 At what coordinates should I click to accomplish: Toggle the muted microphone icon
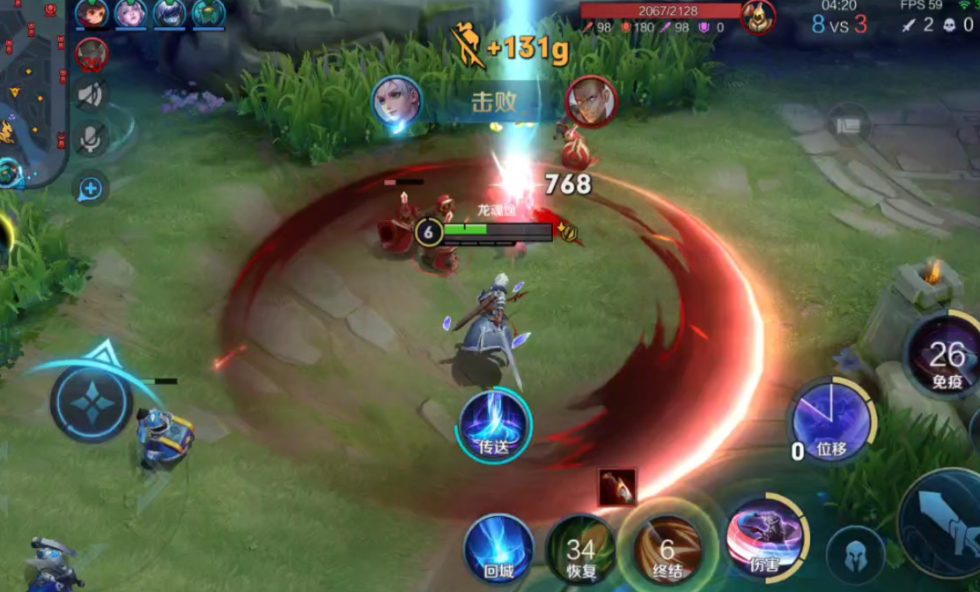click(x=92, y=140)
